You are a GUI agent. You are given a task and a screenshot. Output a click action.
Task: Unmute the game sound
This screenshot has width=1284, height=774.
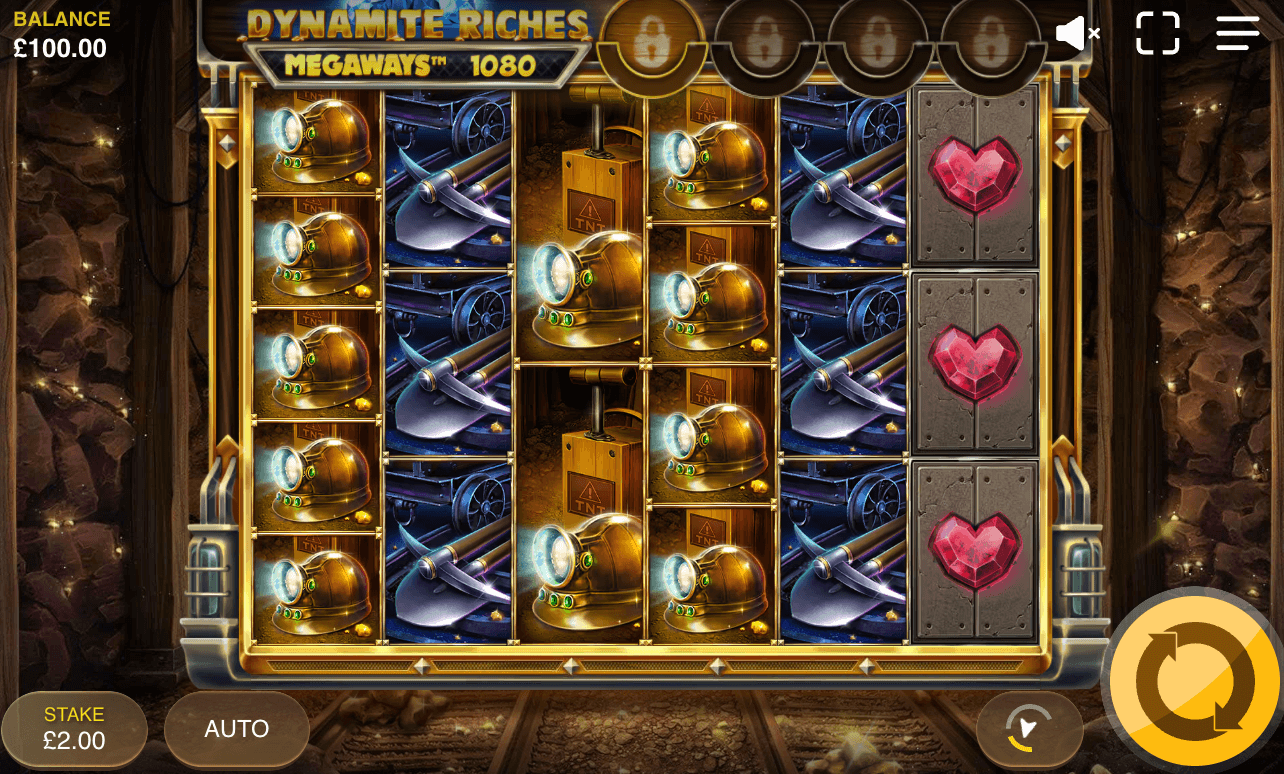point(1077,33)
